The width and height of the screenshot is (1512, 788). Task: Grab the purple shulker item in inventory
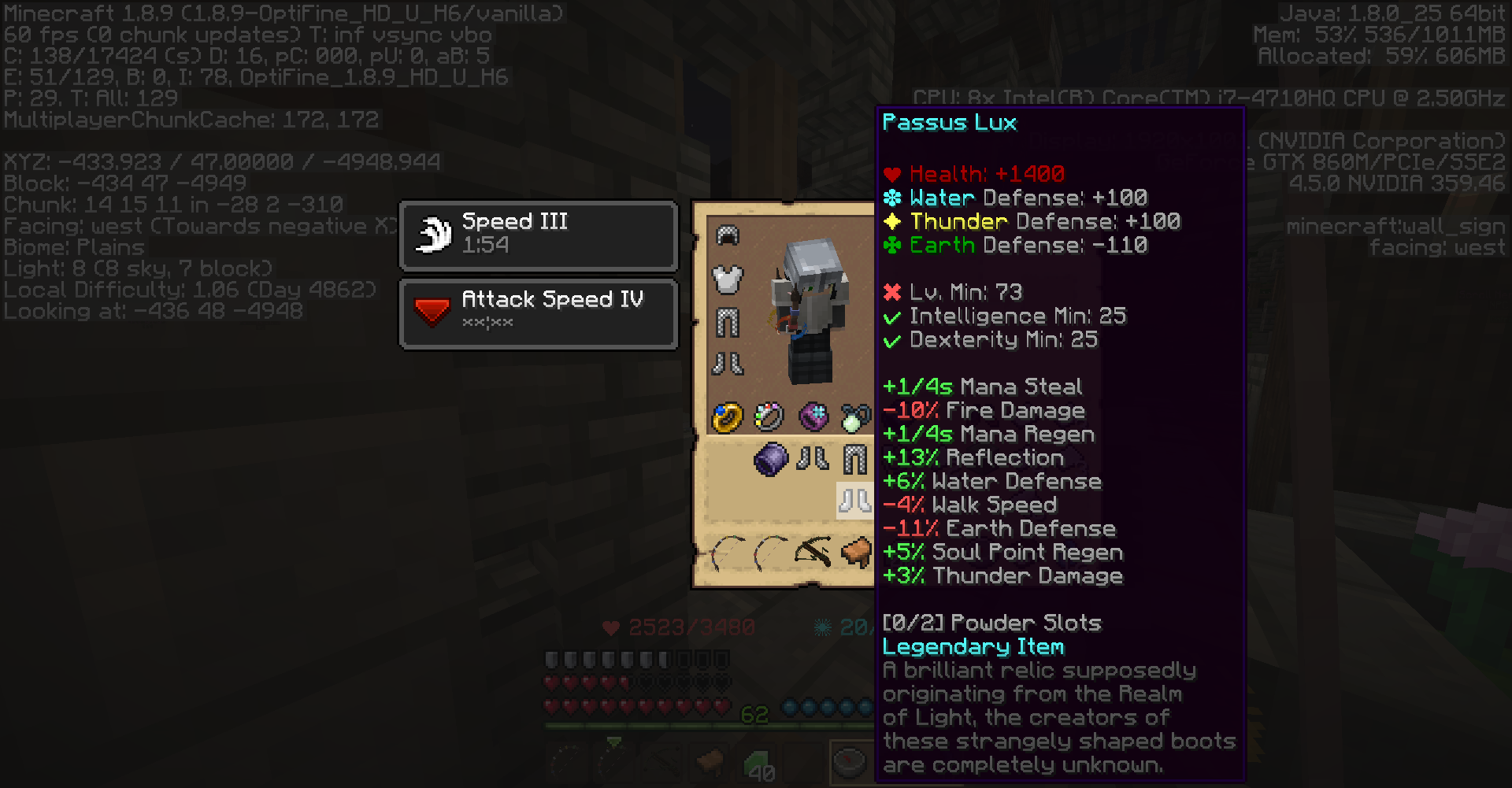coord(772,461)
